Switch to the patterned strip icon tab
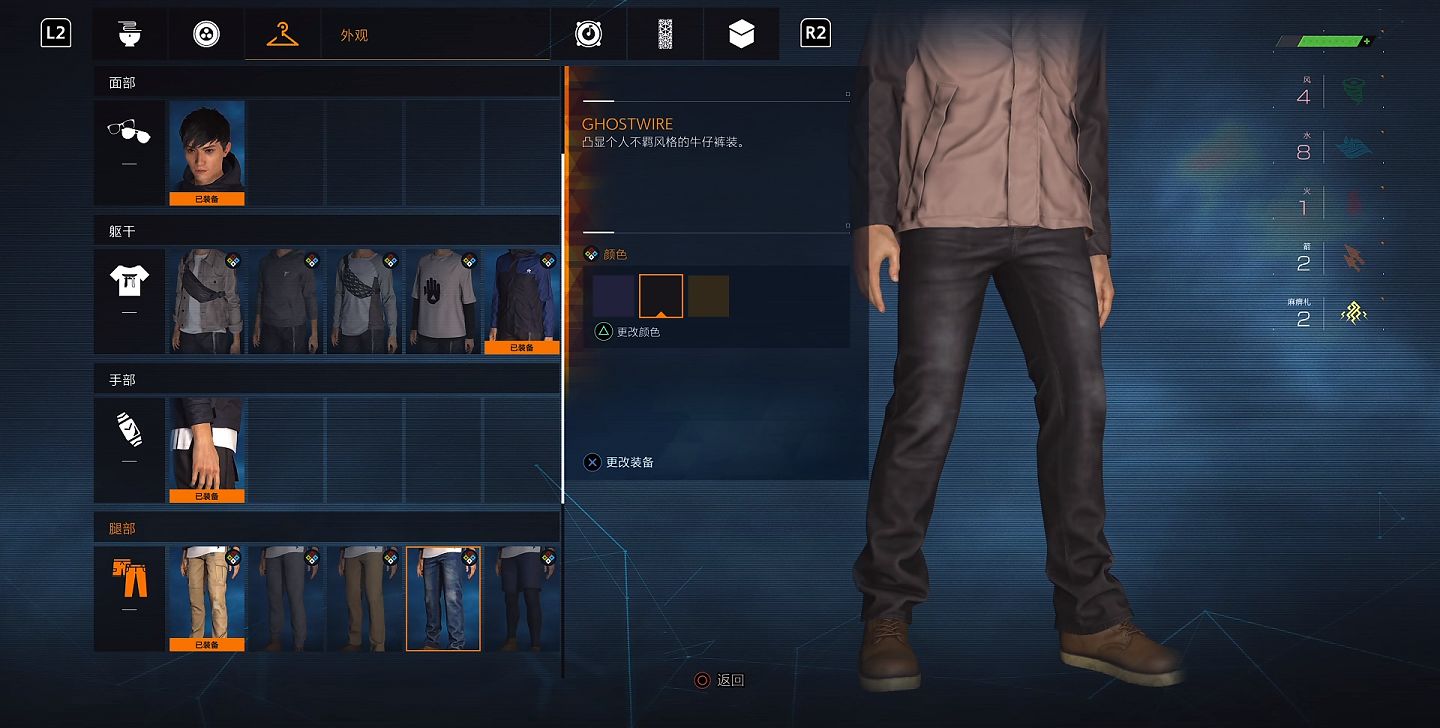The height and width of the screenshot is (728, 1440). click(x=665, y=34)
